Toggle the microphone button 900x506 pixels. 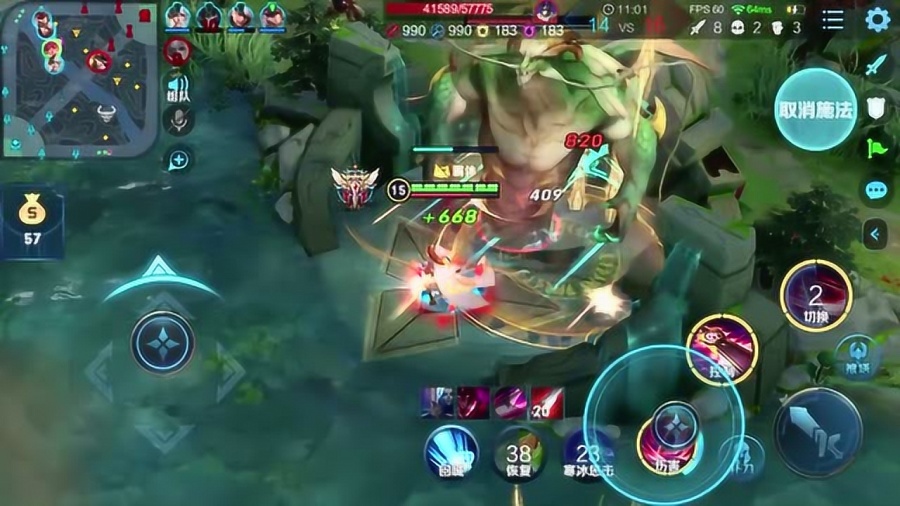click(178, 121)
